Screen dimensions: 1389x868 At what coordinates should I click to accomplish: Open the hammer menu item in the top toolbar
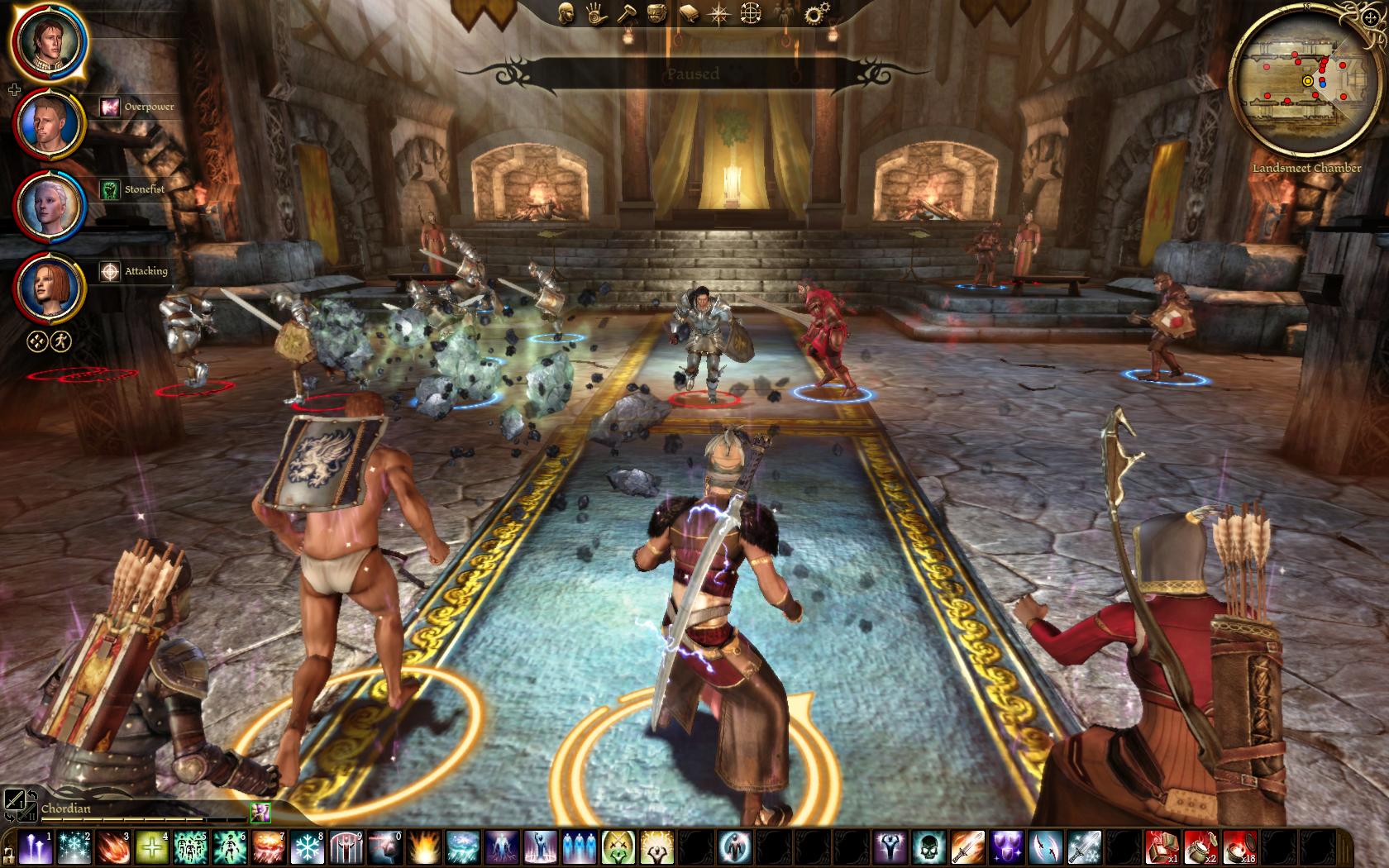pos(627,13)
